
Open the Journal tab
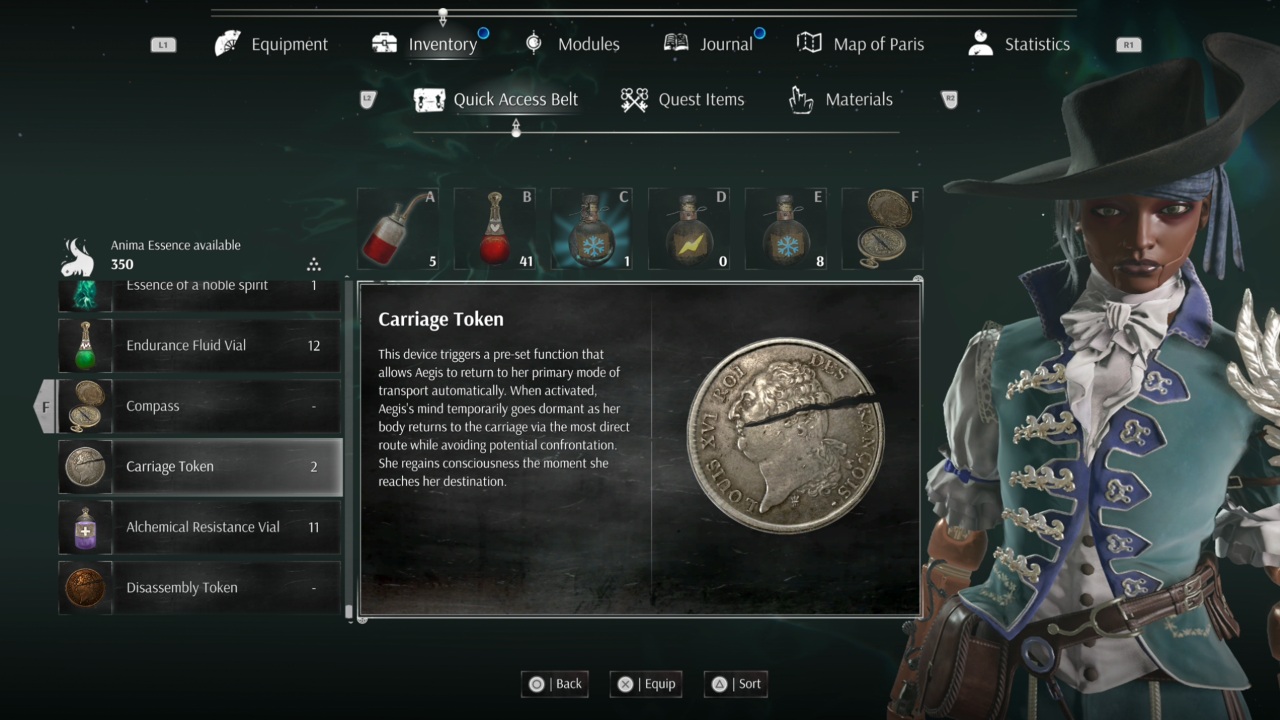(x=708, y=44)
